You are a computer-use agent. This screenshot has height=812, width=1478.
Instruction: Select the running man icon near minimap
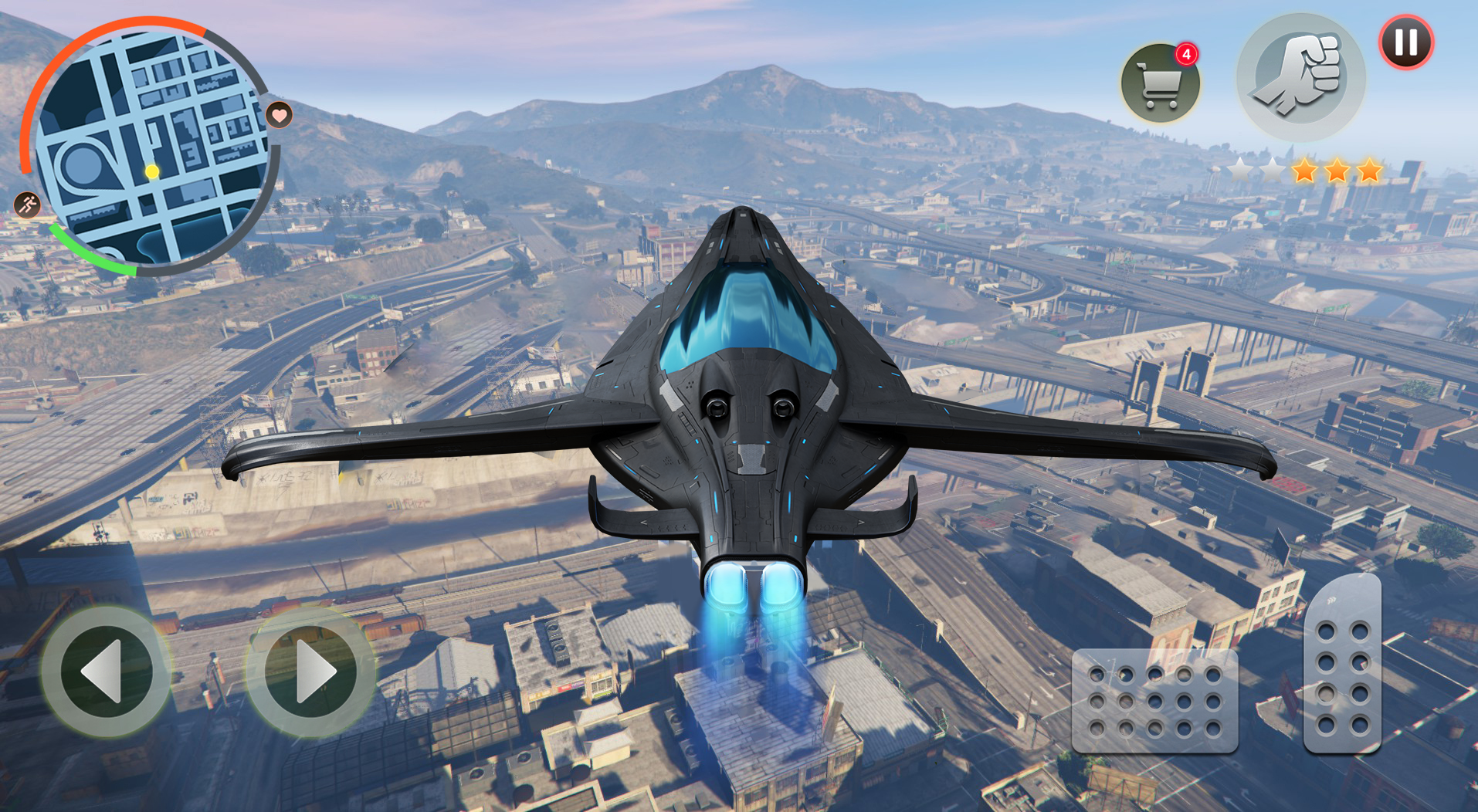(x=28, y=205)
